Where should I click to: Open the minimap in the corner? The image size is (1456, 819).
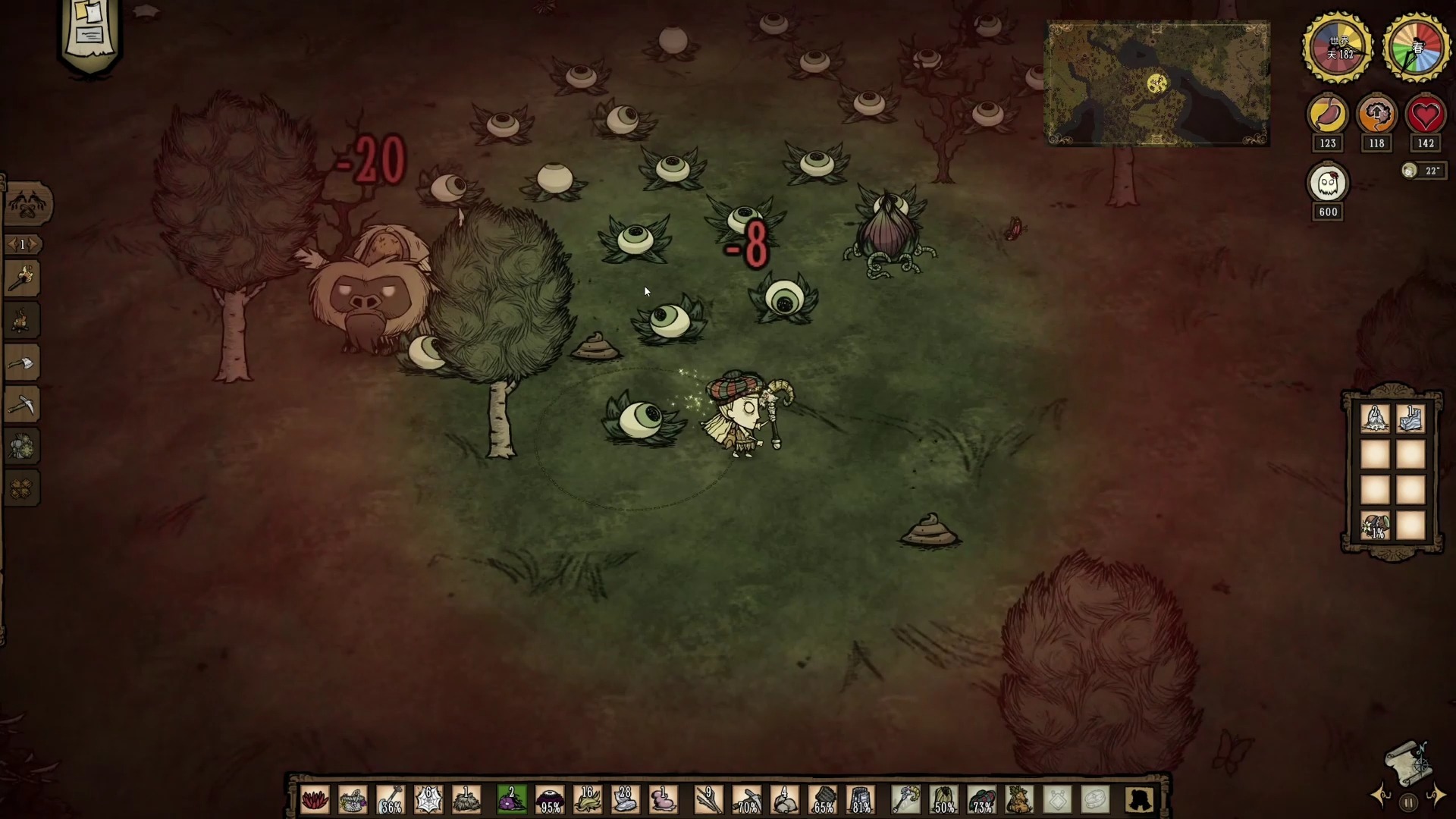click(x=1158, y=83)
